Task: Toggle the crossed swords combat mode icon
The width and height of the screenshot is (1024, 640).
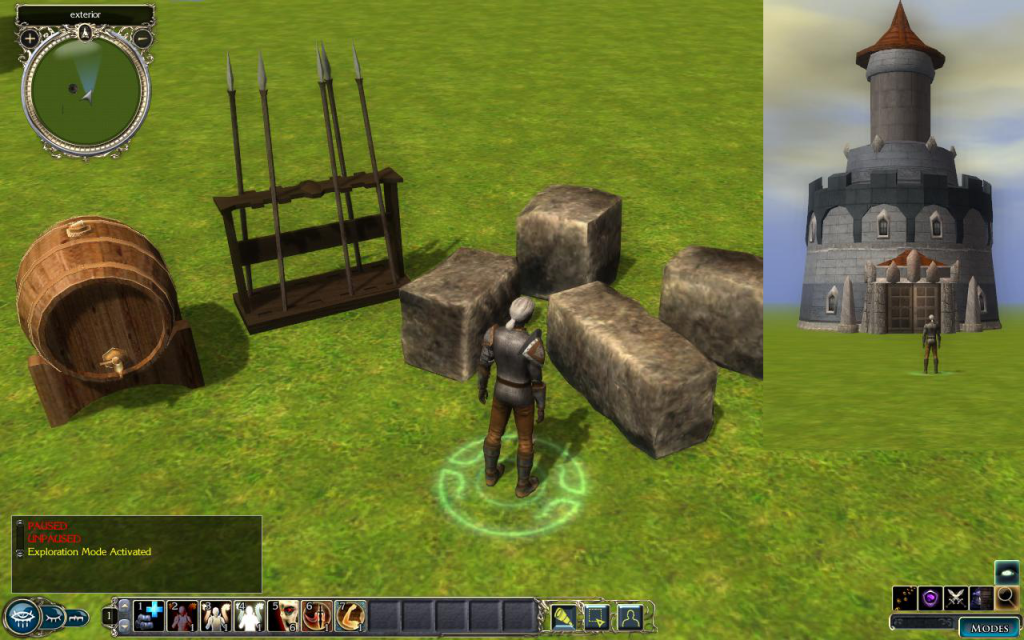Action: pyautogui.click(x=956, y=598)
